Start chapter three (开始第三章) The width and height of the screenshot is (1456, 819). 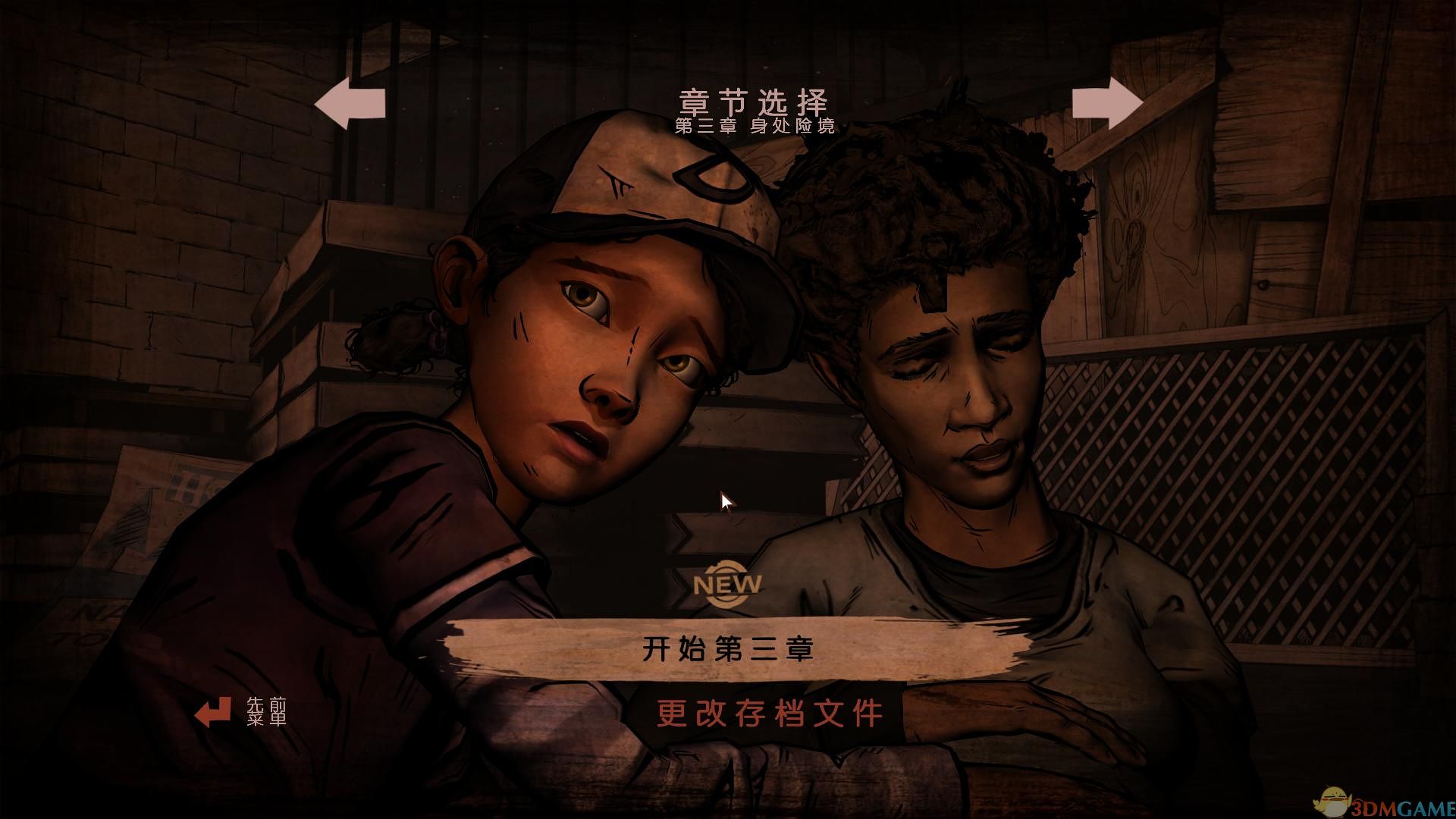[x=728, y=650]
